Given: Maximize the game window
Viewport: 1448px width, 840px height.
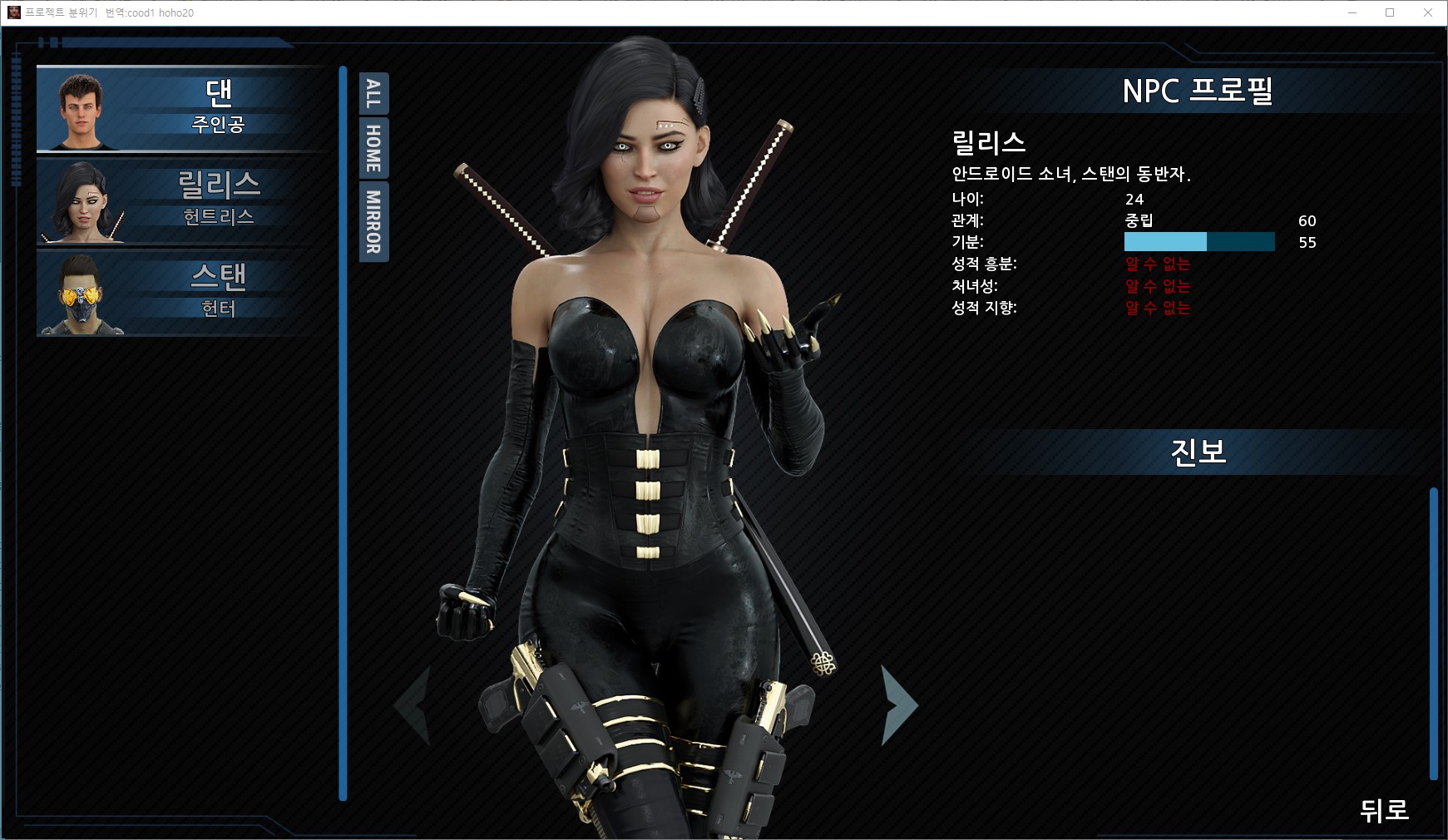Looking at the screenshot, I should coord(1390,12).
